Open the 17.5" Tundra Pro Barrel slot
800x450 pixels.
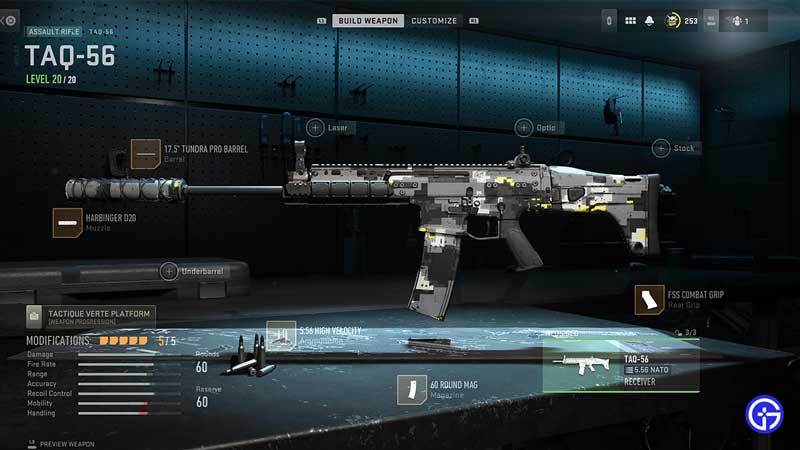(x=146, y=153)
